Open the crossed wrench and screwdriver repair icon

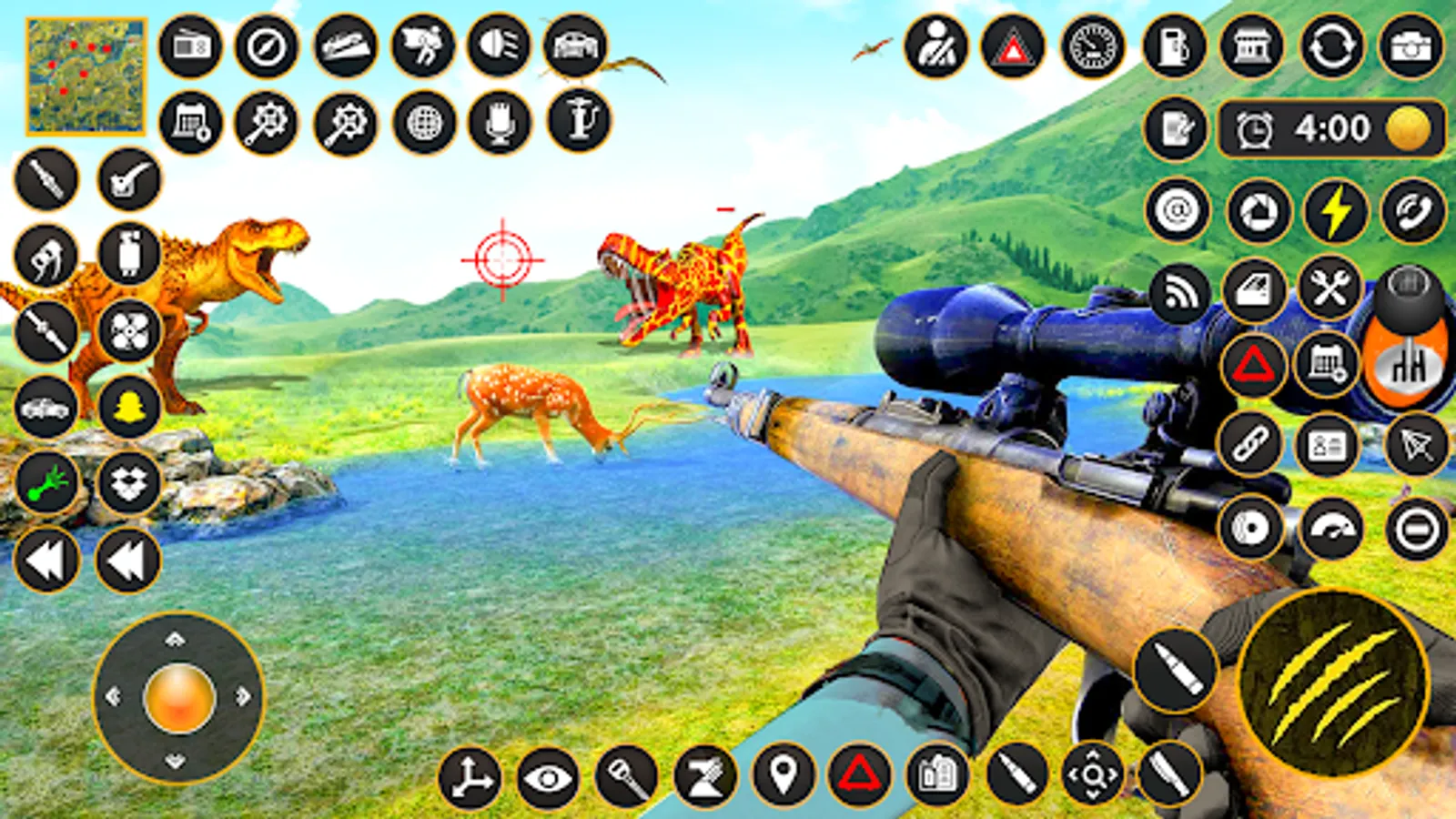[x=1331, y=289]
